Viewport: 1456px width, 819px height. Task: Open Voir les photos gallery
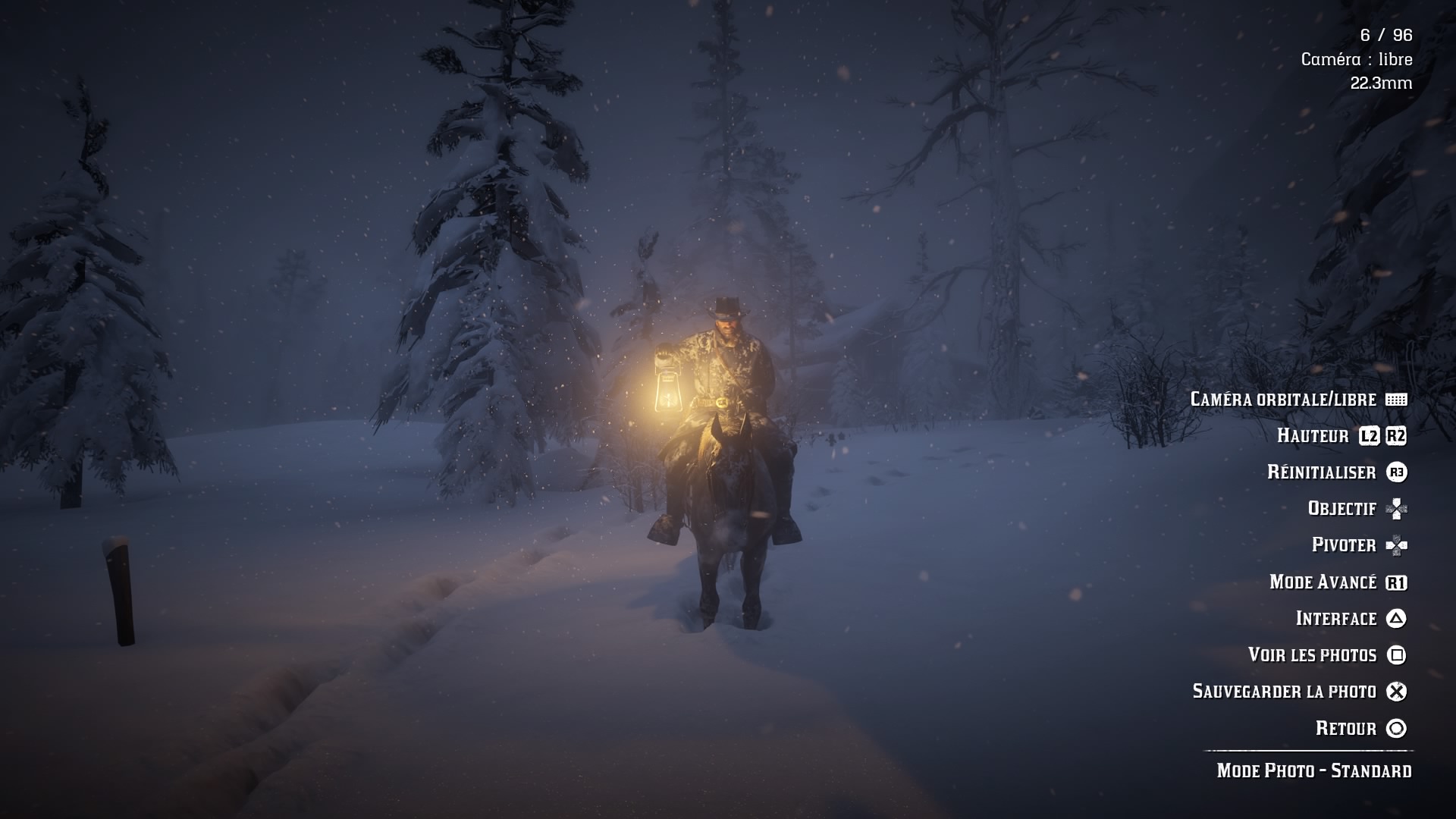(x=1312, y=654)
